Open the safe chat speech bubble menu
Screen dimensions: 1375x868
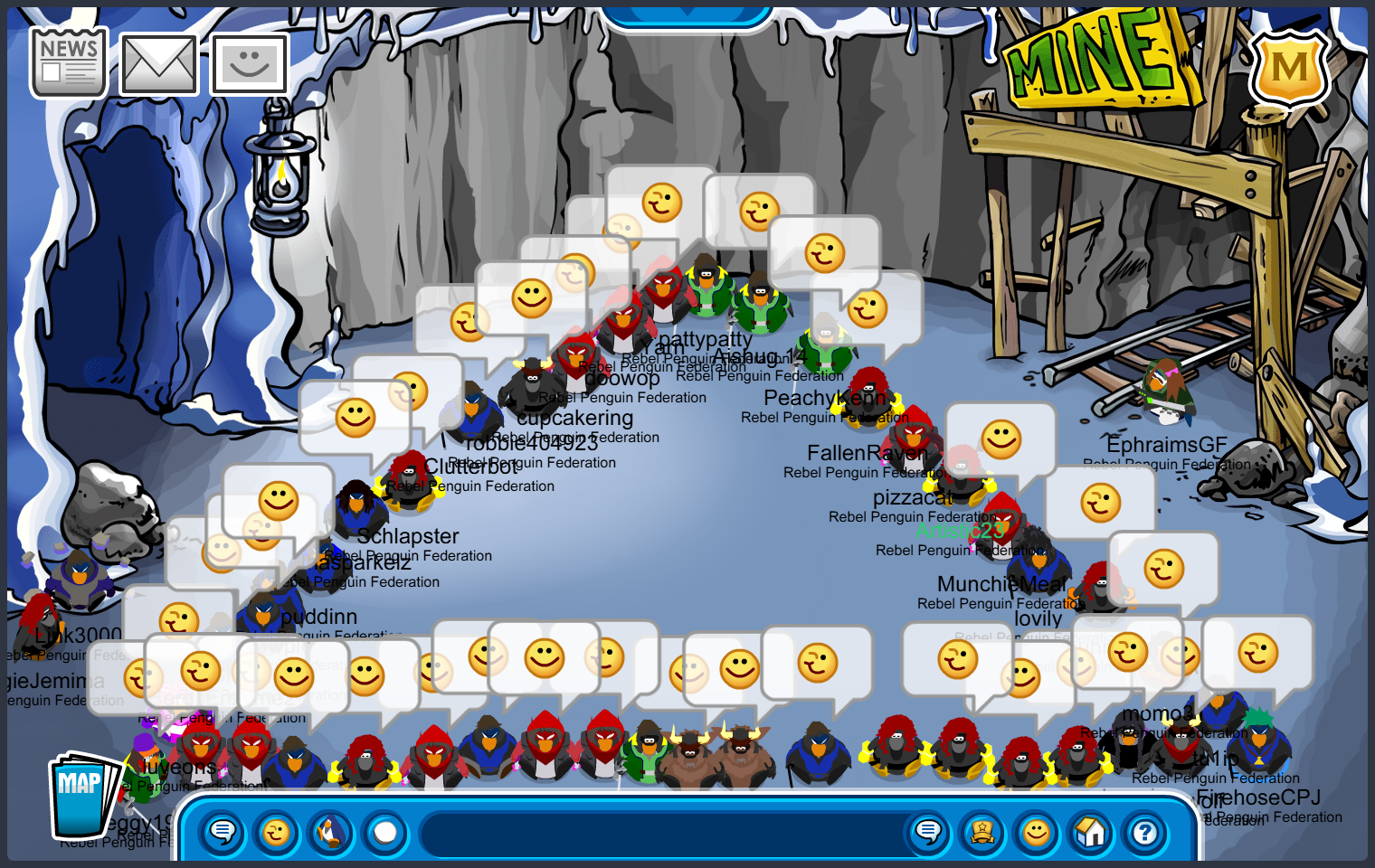coord(222,832)
